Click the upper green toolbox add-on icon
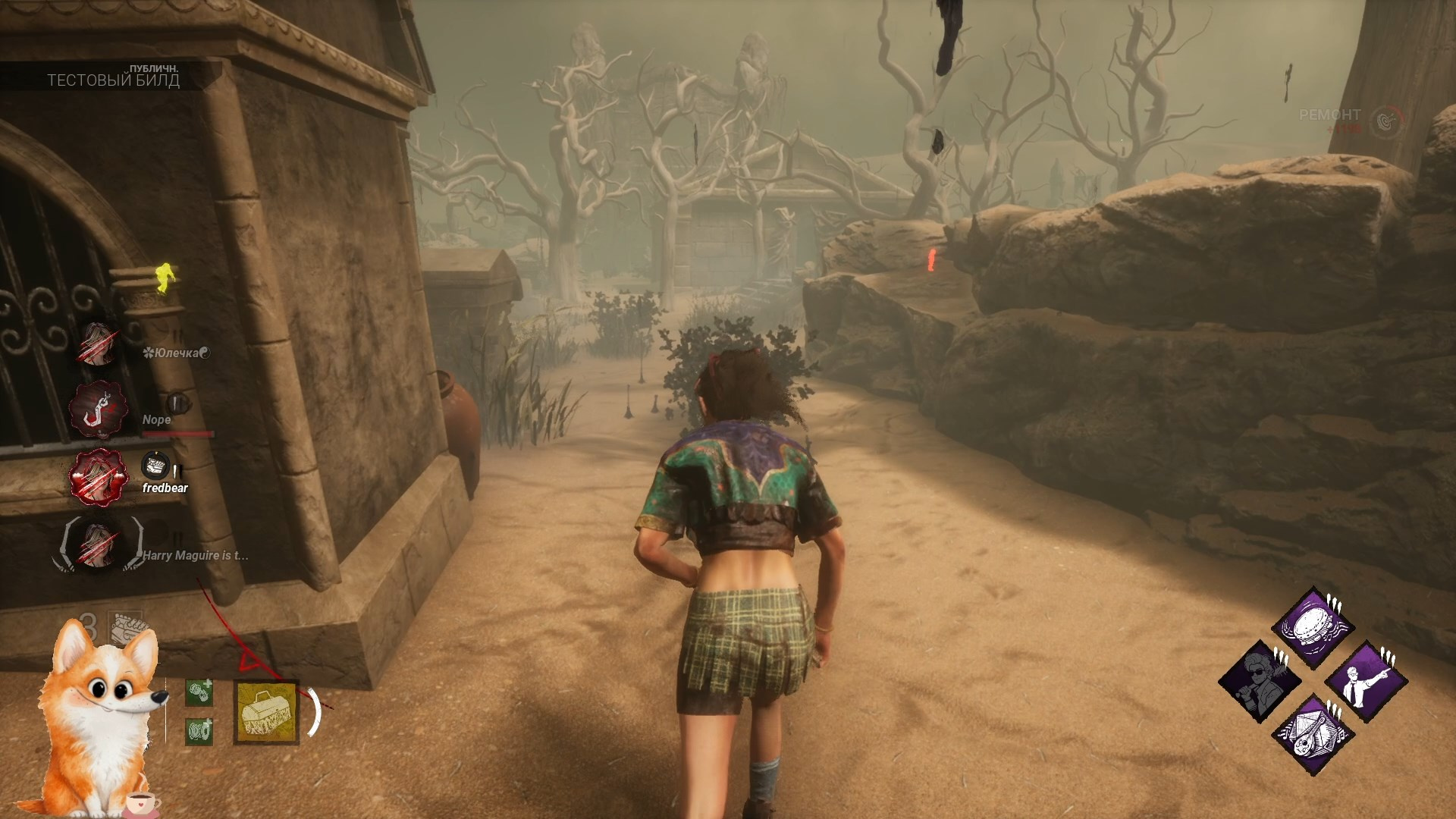Screen dimensions: 1456x819 click(199, 692)
